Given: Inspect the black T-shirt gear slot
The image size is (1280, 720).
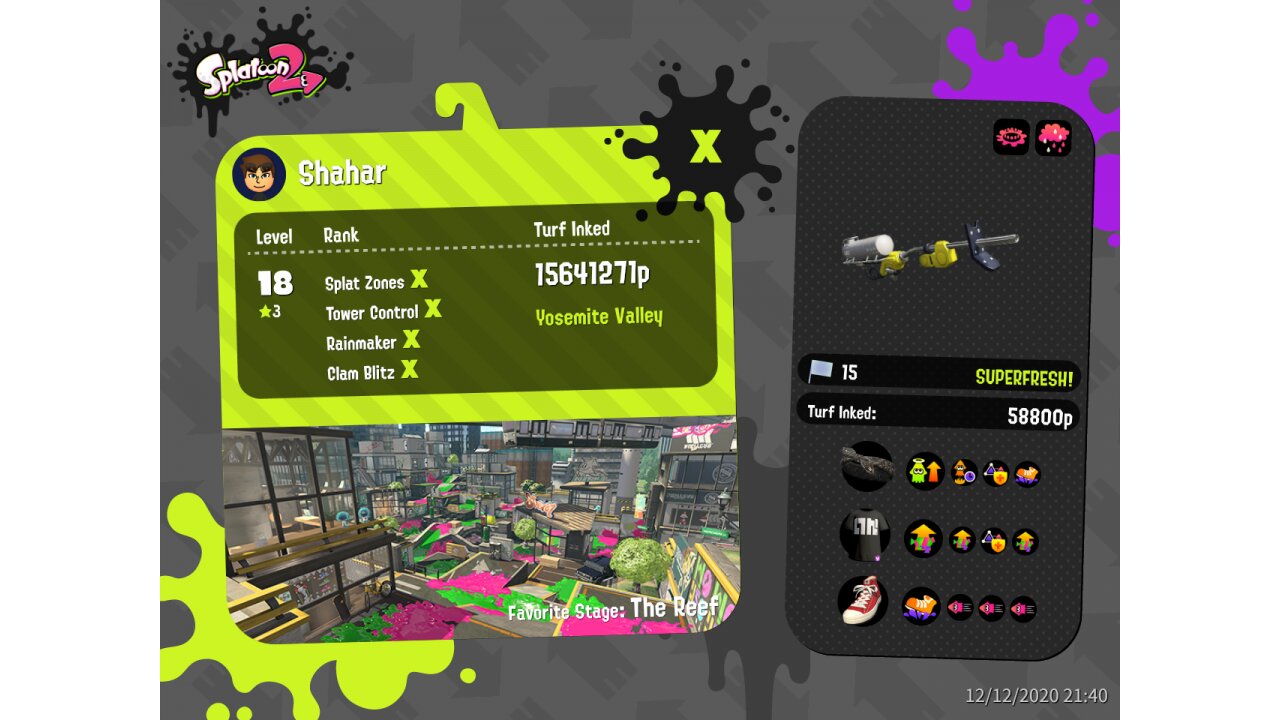Looking at the screenshot, I should click(x=865, y=535).
